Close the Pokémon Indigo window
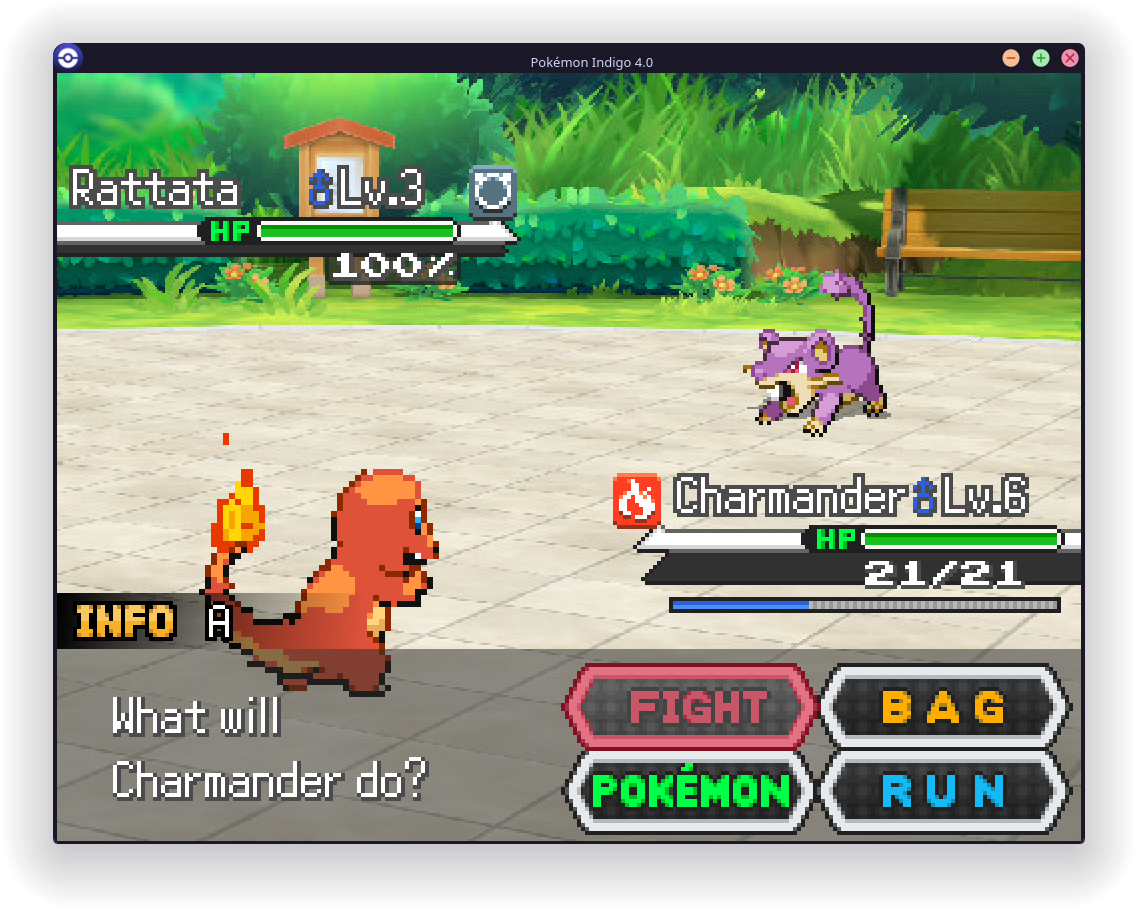Viewport: 1138px width, 910px height. point(1070,58)
